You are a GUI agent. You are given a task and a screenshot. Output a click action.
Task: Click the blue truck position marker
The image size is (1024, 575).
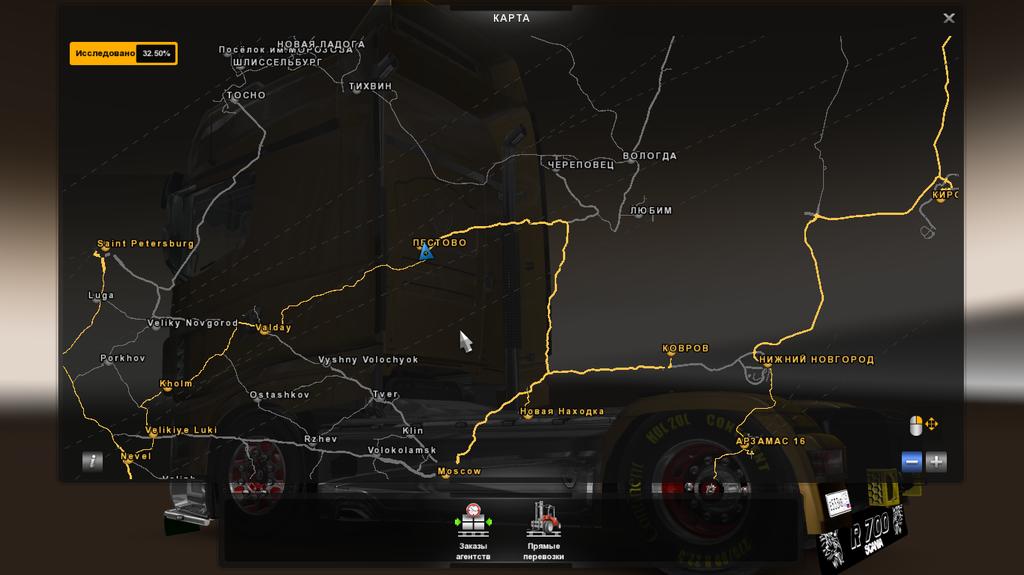(x=426, y=251)
